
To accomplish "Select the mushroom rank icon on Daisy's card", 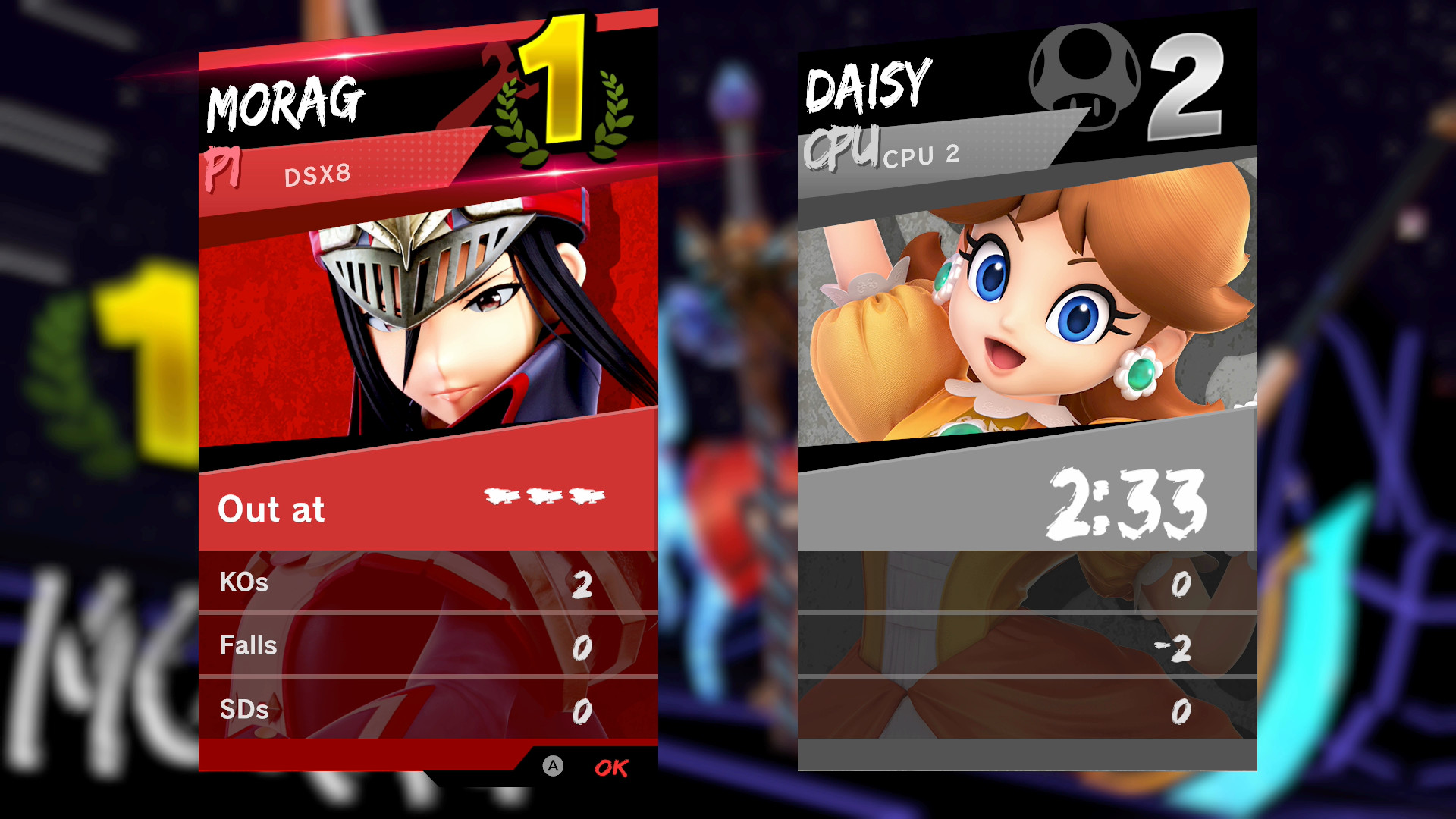I will (1083, 74).
